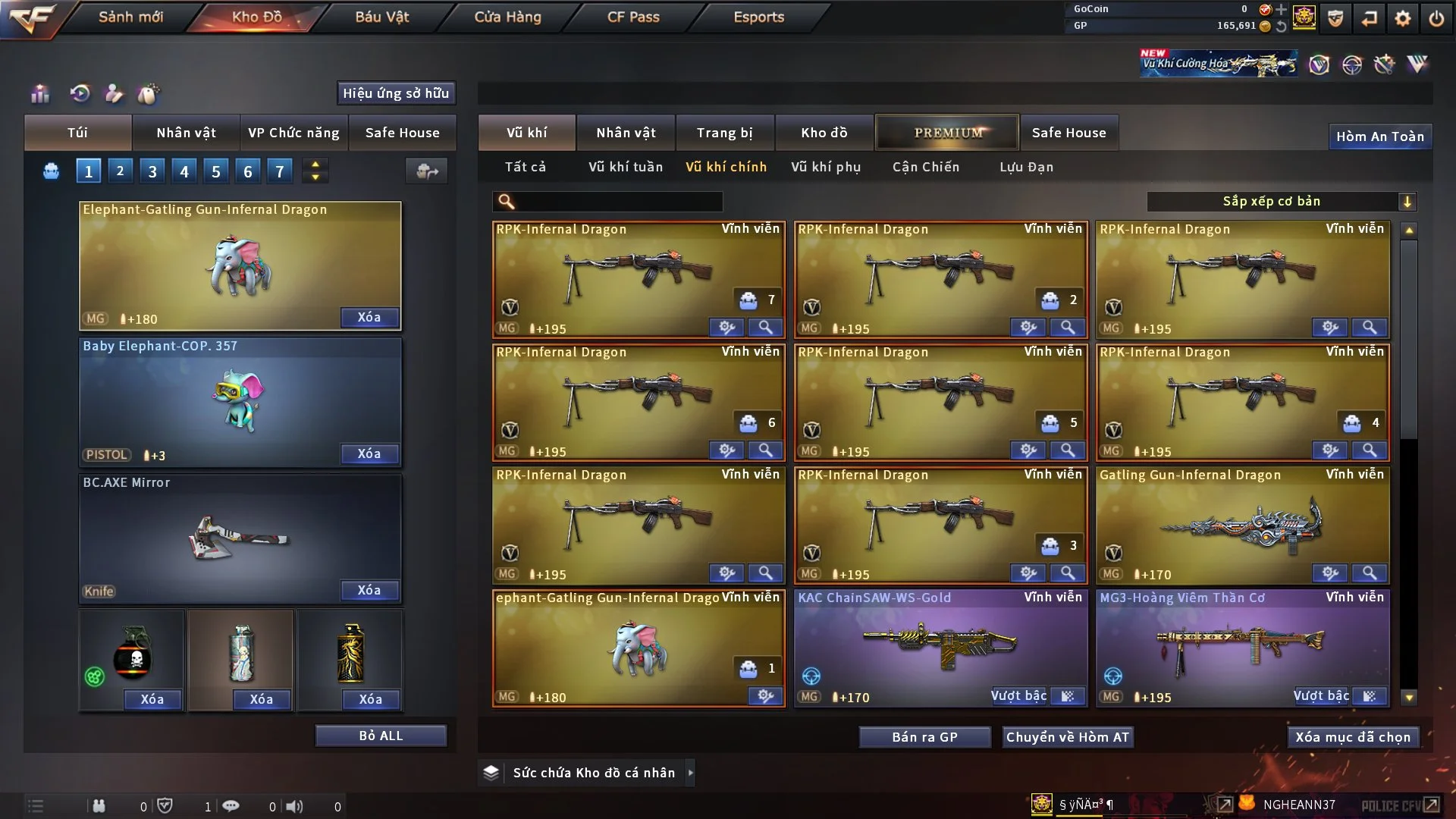The image size is (1456, 819).
Task: Open the settings gear icon
Action: (1402, 18)
